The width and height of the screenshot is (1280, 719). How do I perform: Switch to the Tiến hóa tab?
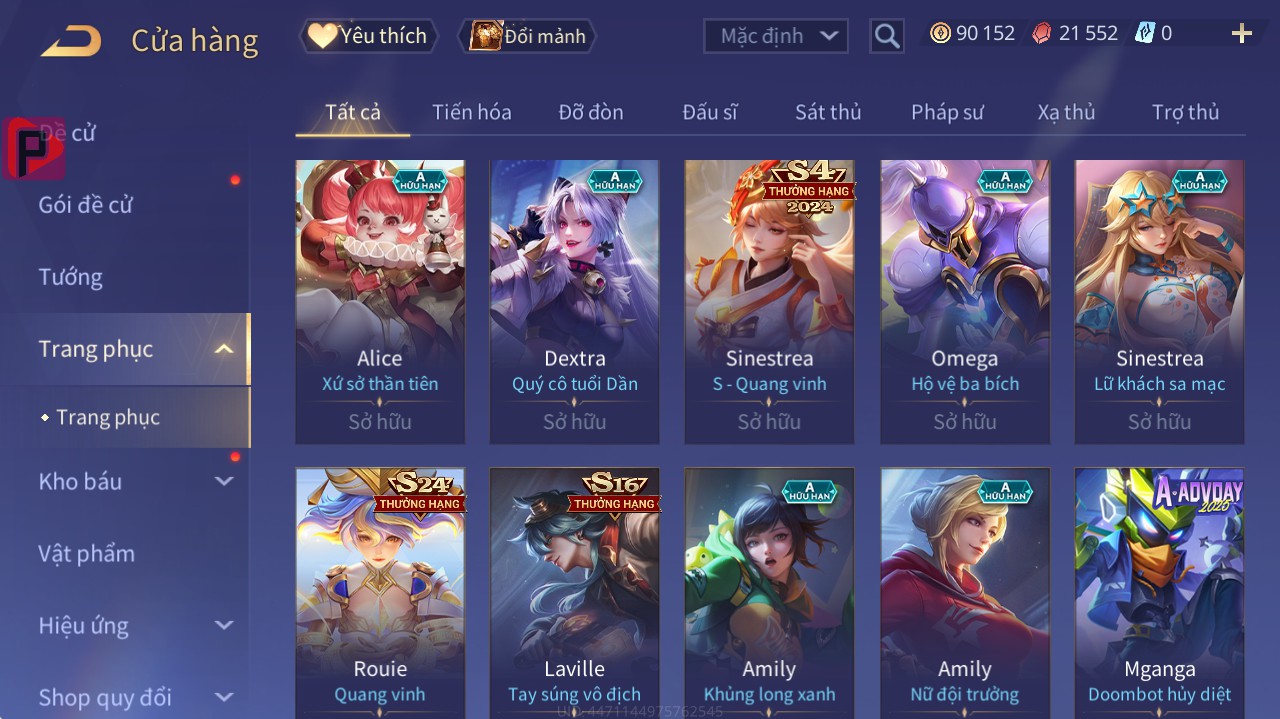click(x=471, y=112)
